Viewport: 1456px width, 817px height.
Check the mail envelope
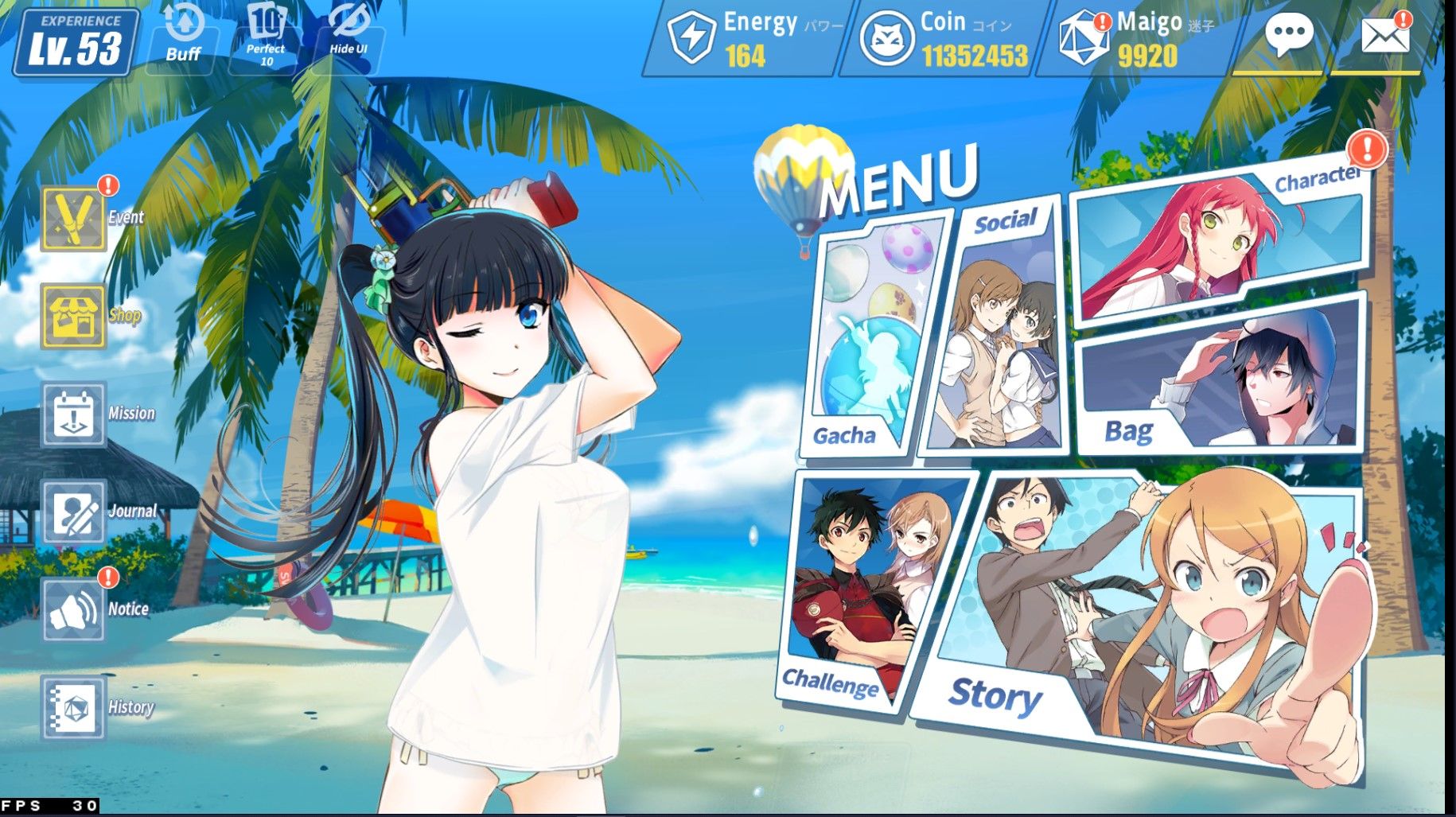(1385, 37)
